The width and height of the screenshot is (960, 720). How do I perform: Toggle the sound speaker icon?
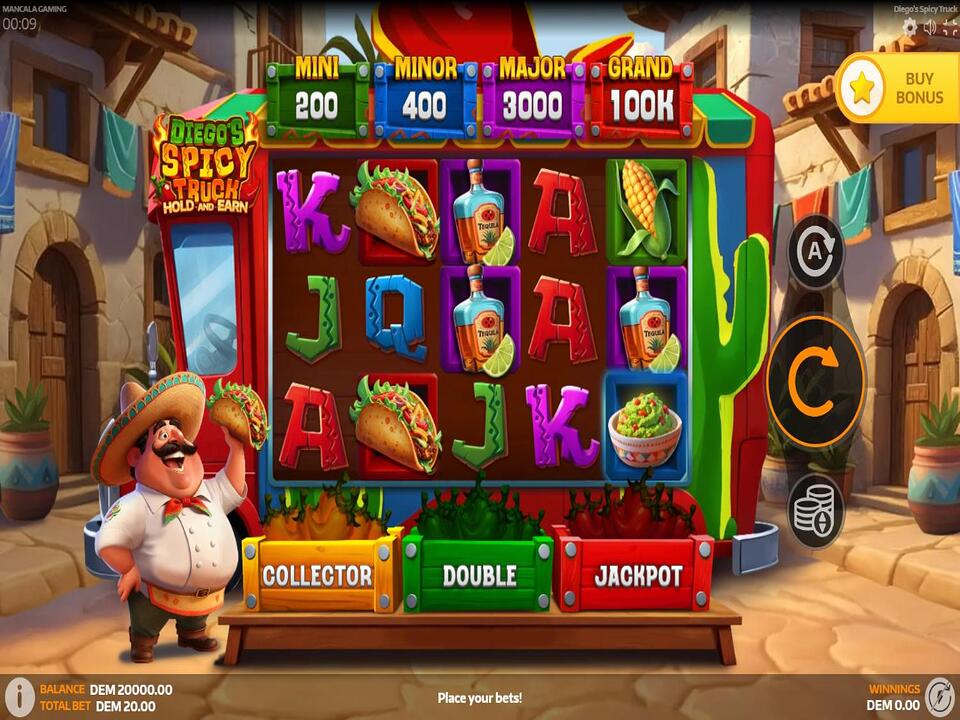[928, 28]
